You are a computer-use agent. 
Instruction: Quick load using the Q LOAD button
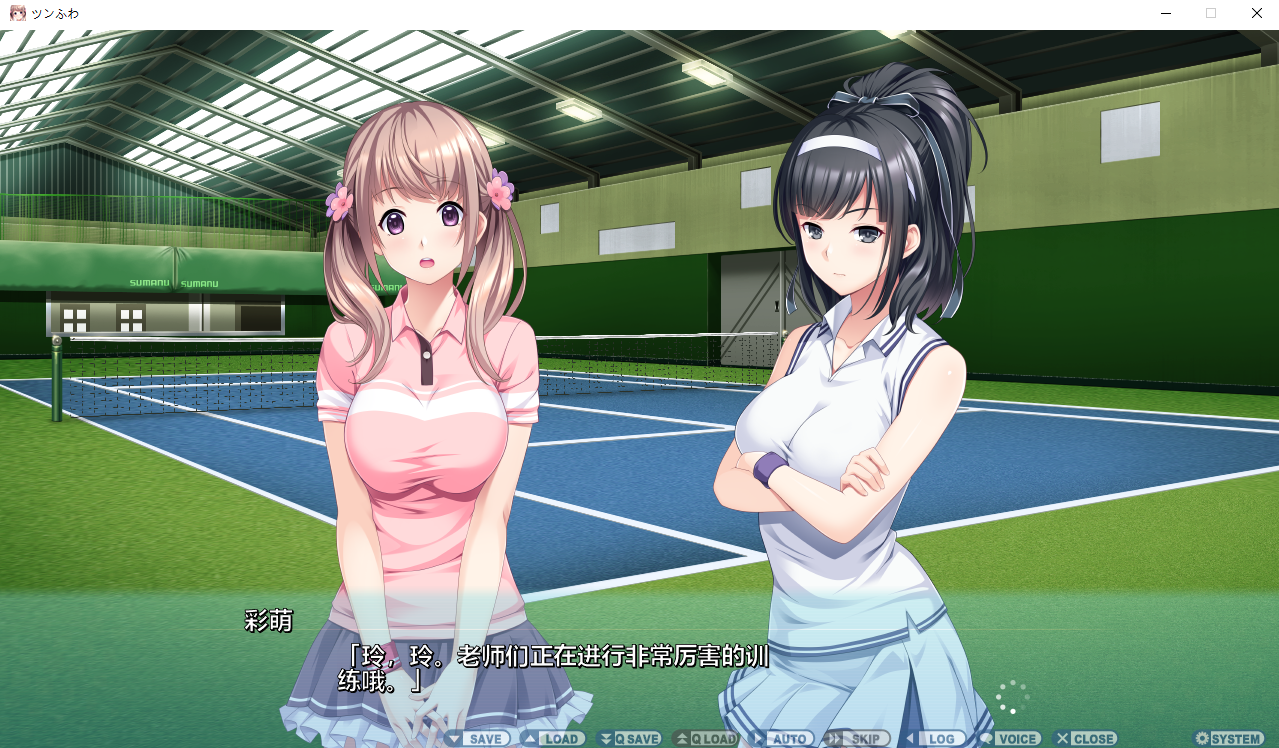(x=706, y=739)
